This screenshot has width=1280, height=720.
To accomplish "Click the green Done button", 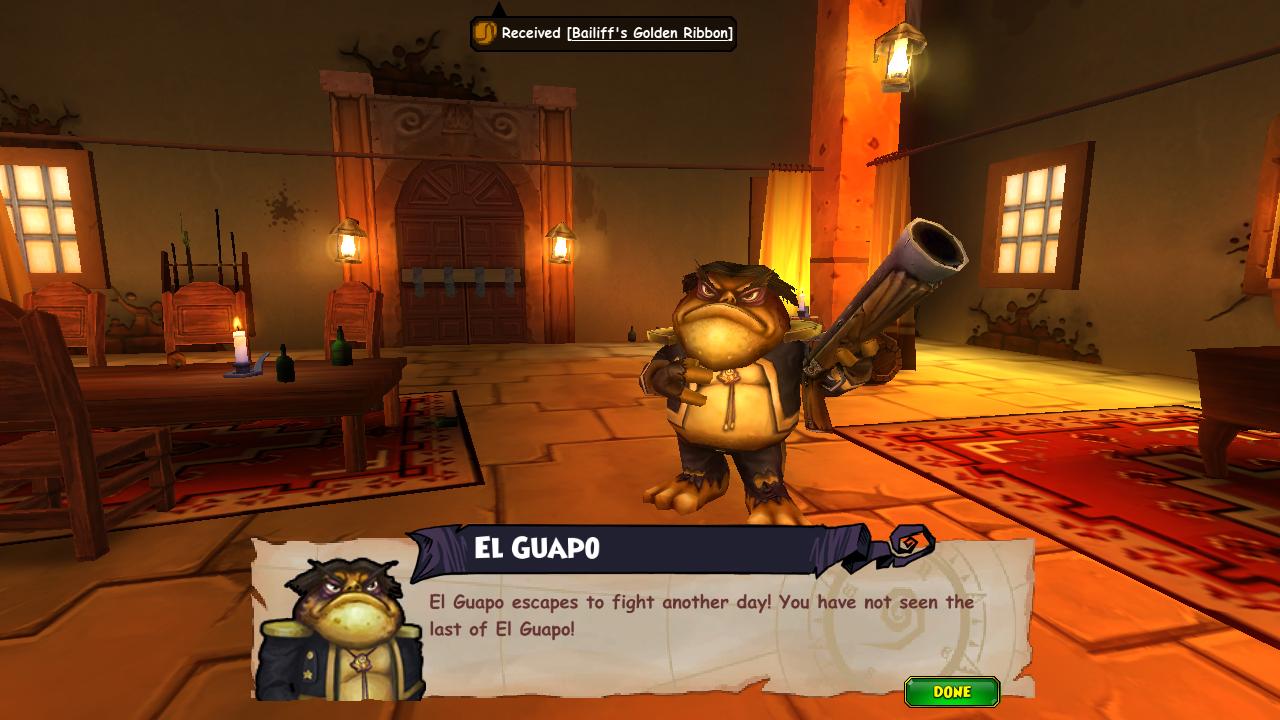I will click(x=951, y=692).
